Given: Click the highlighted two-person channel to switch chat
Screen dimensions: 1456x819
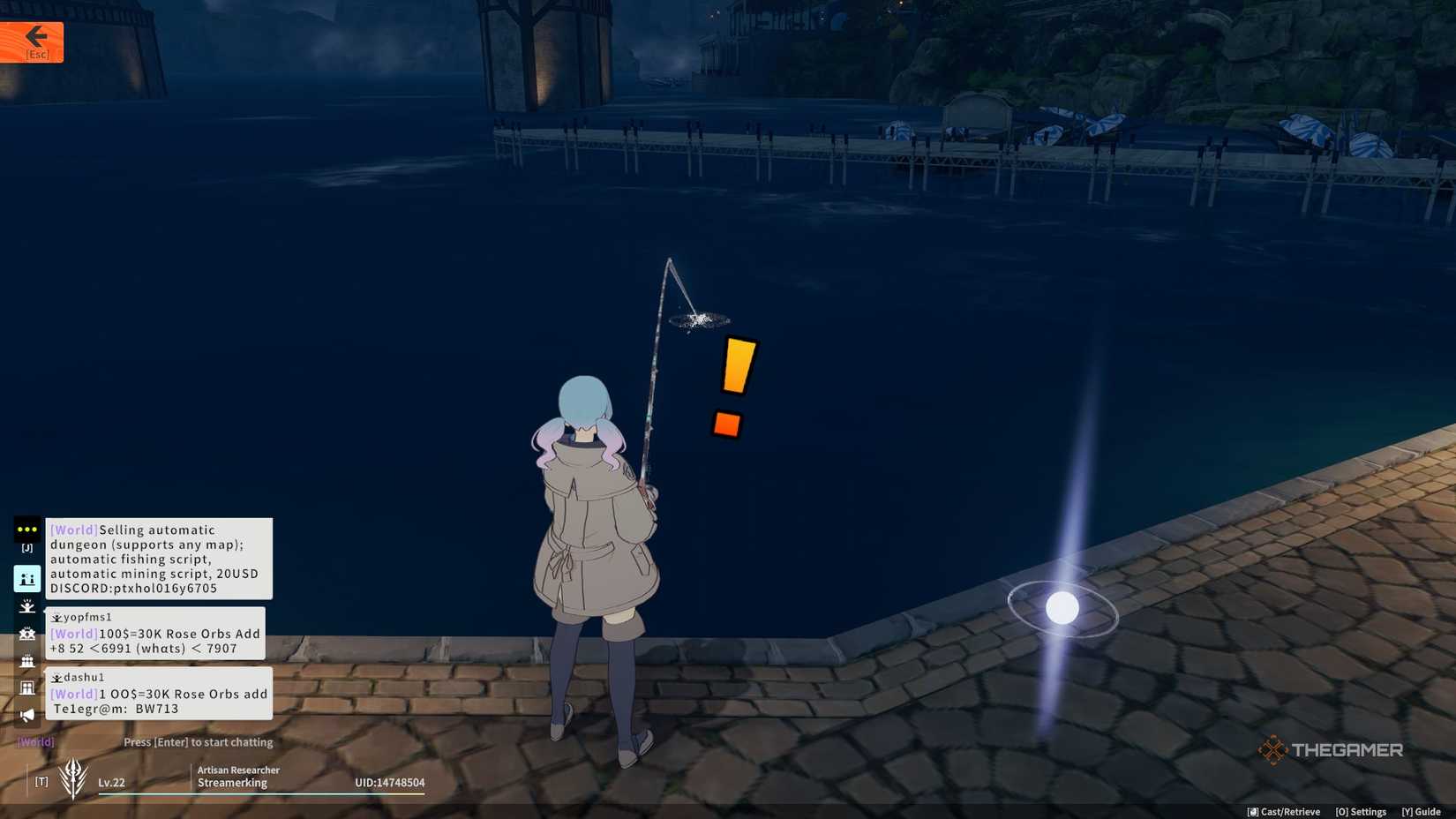Looking at the screenshot, I should point(26,578).
